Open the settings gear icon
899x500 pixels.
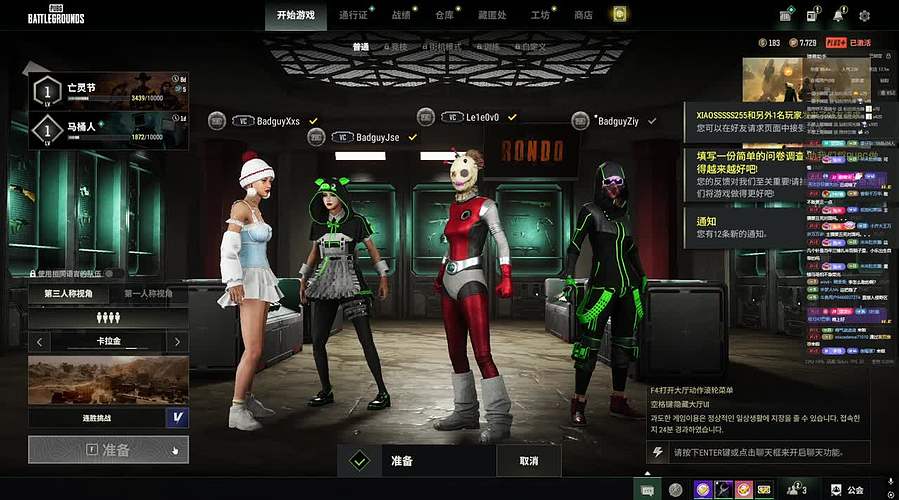click(864, 15)
